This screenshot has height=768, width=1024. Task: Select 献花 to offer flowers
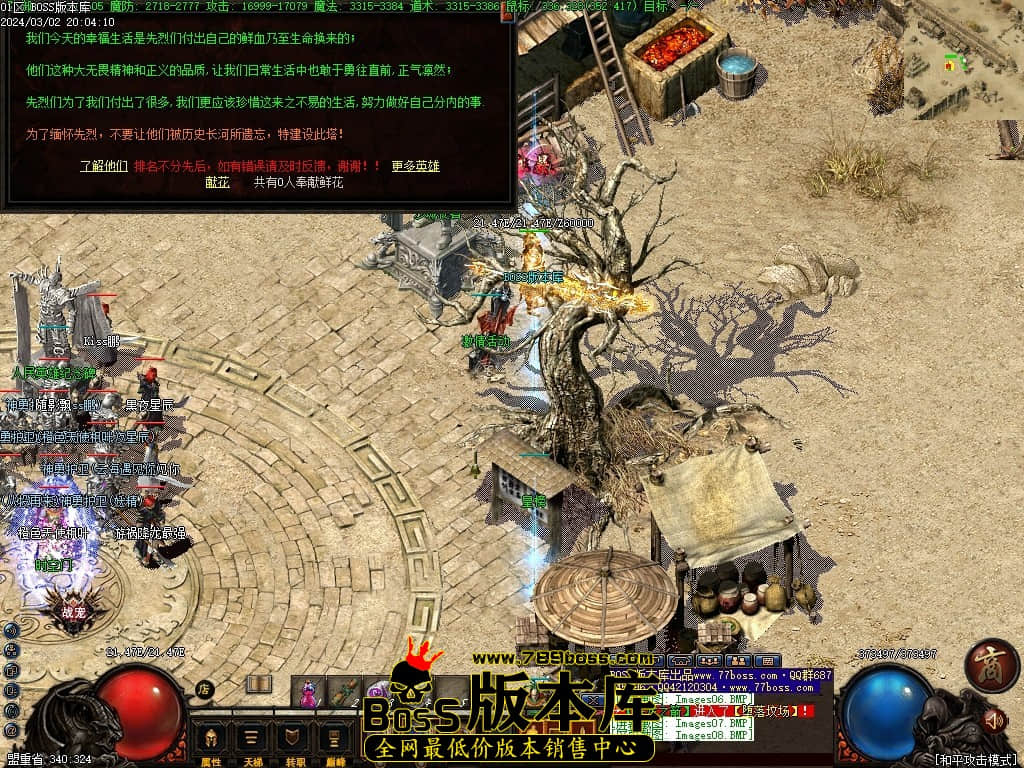point(217,182)
